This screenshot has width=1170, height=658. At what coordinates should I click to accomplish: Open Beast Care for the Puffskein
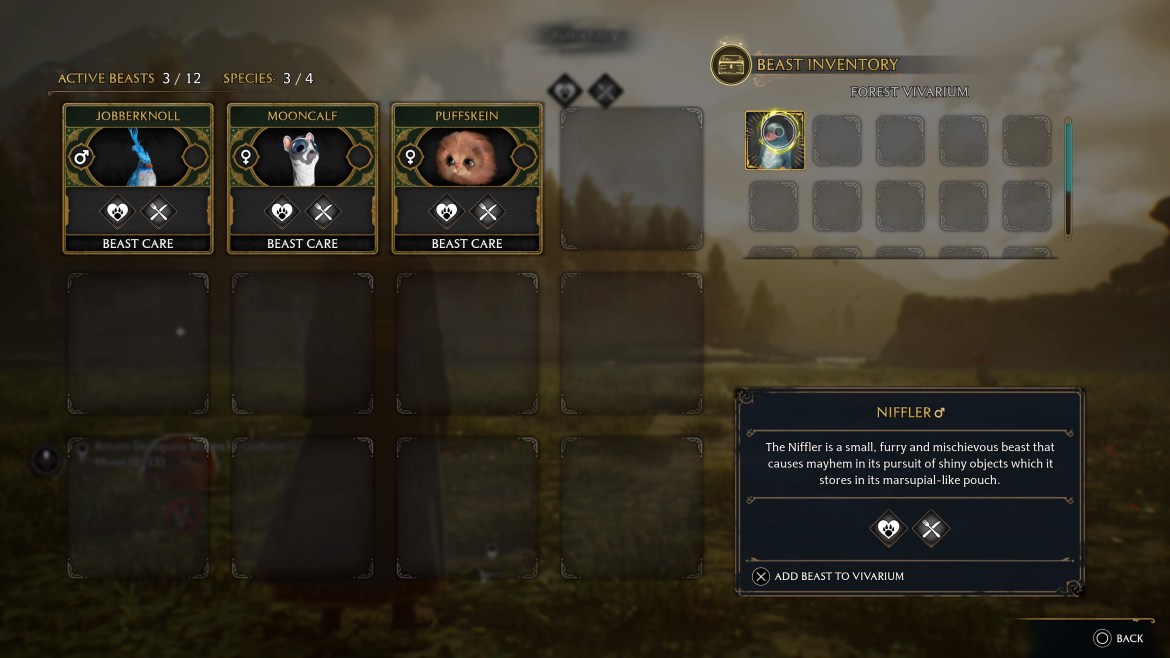coord(467,243)
